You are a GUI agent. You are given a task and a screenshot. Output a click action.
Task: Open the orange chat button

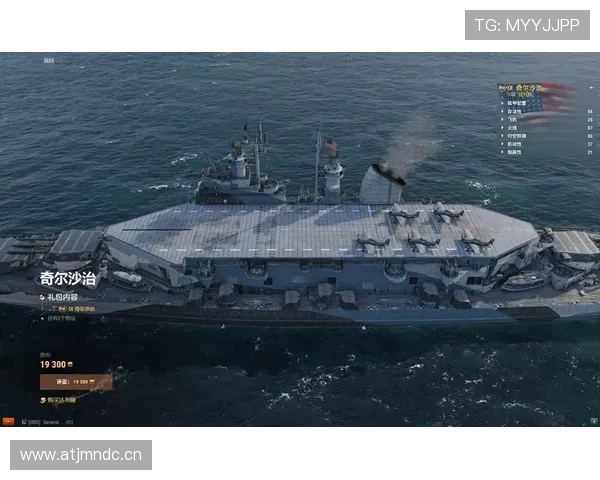[x=8, y=421]
